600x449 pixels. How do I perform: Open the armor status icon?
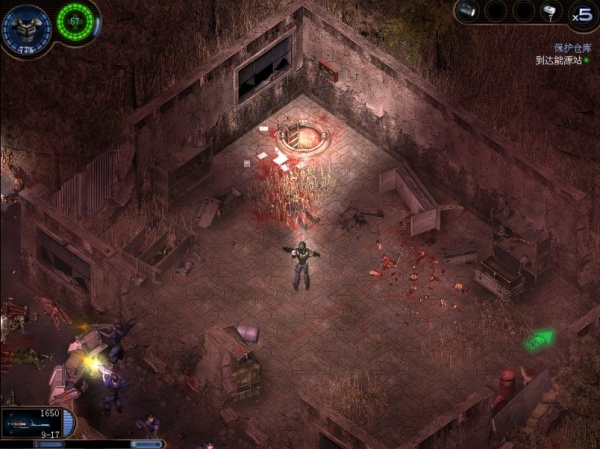[24, 26]
